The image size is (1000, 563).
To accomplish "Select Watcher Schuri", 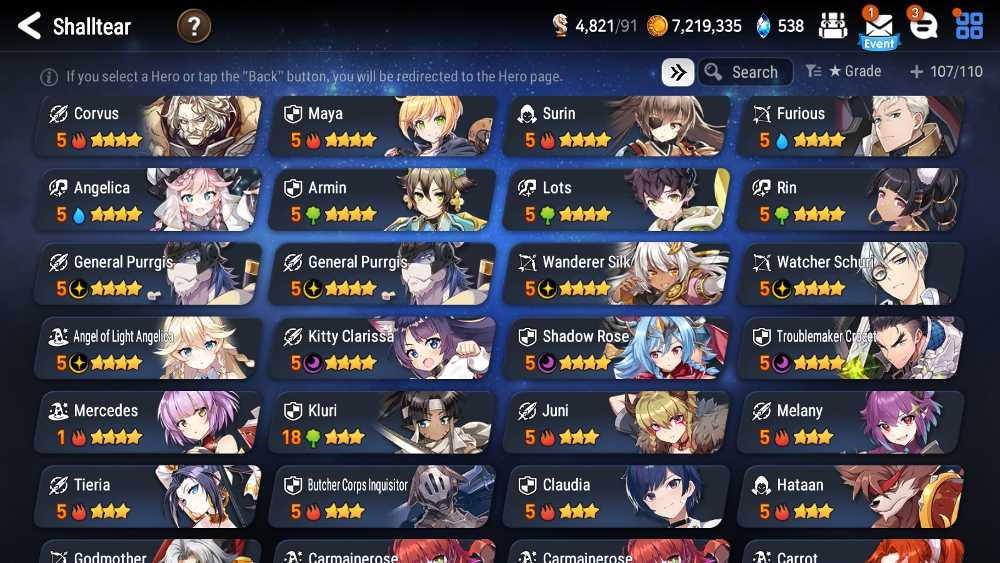I will coord(852,274).
